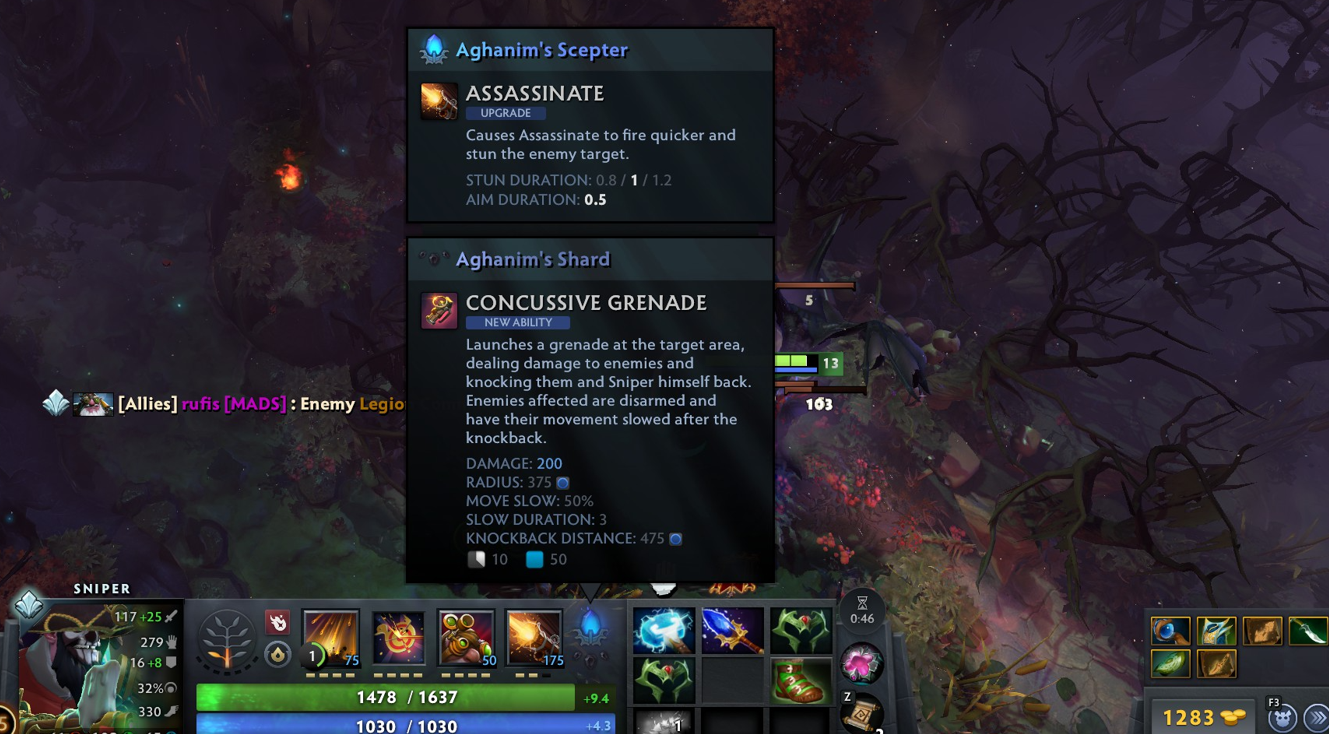Cast the Assassinate ultimate
The height and width of the screenshot is (734, 1329).
pyautogui.click(x=533, y=637)
